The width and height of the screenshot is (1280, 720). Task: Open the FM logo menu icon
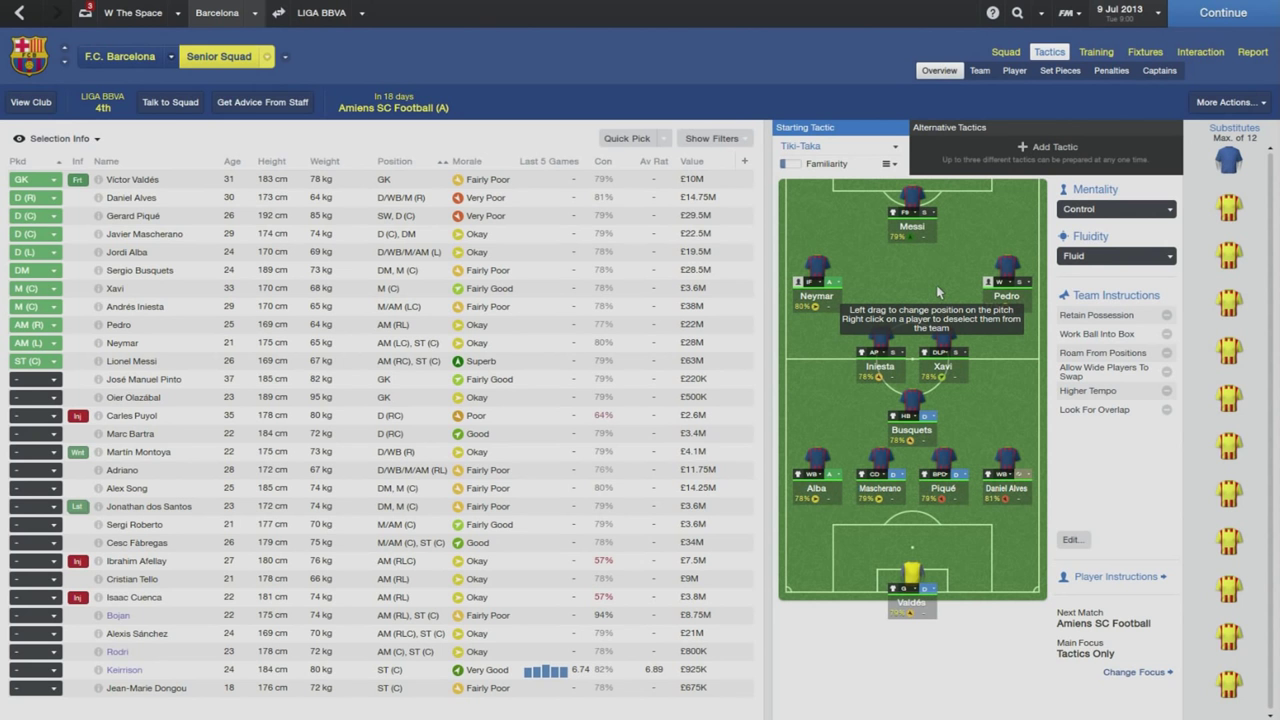(1066, 13)
